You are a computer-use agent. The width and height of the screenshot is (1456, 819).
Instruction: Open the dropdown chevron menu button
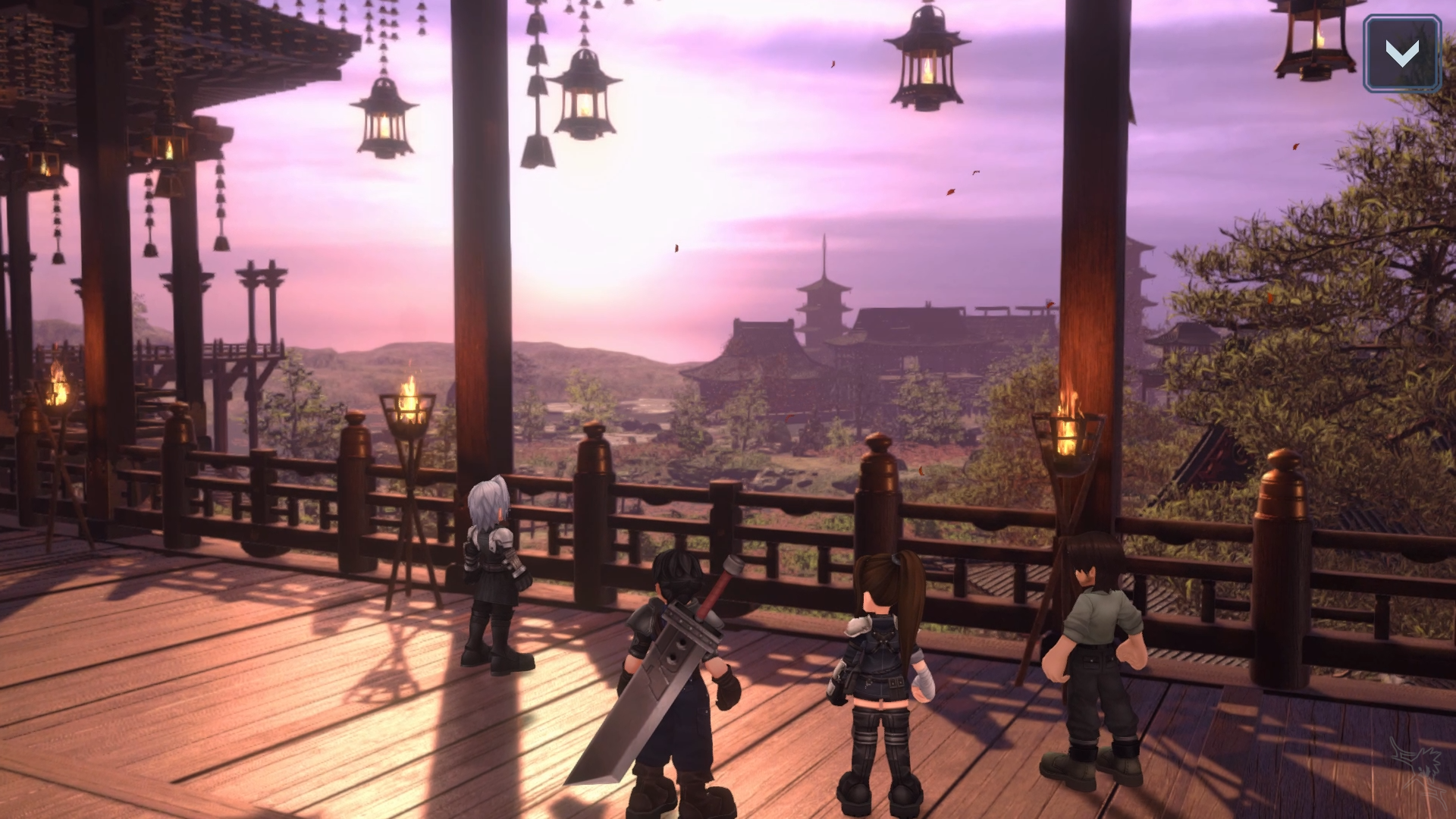pos(1401,53)
